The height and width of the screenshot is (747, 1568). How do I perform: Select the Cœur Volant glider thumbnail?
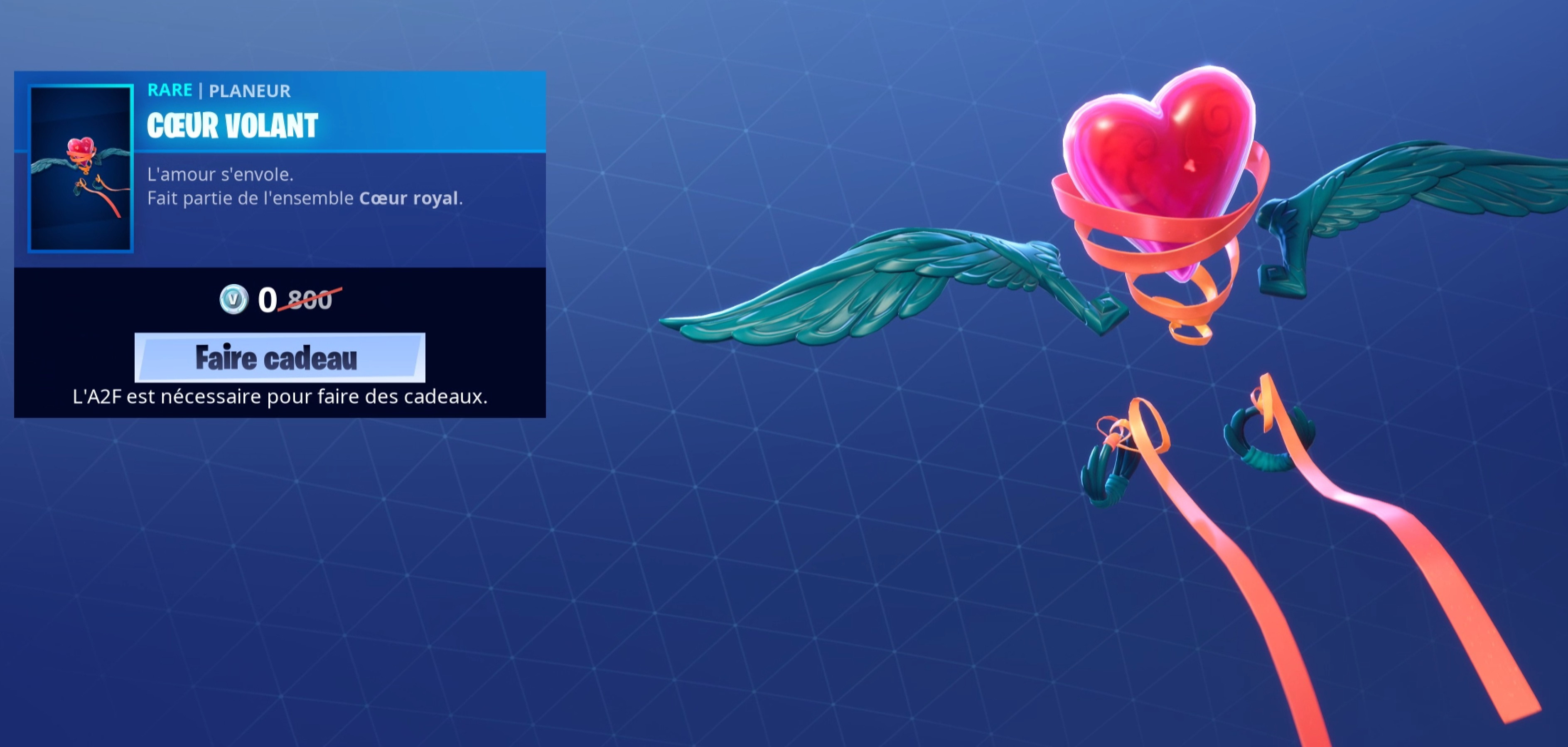click(80, 168)
